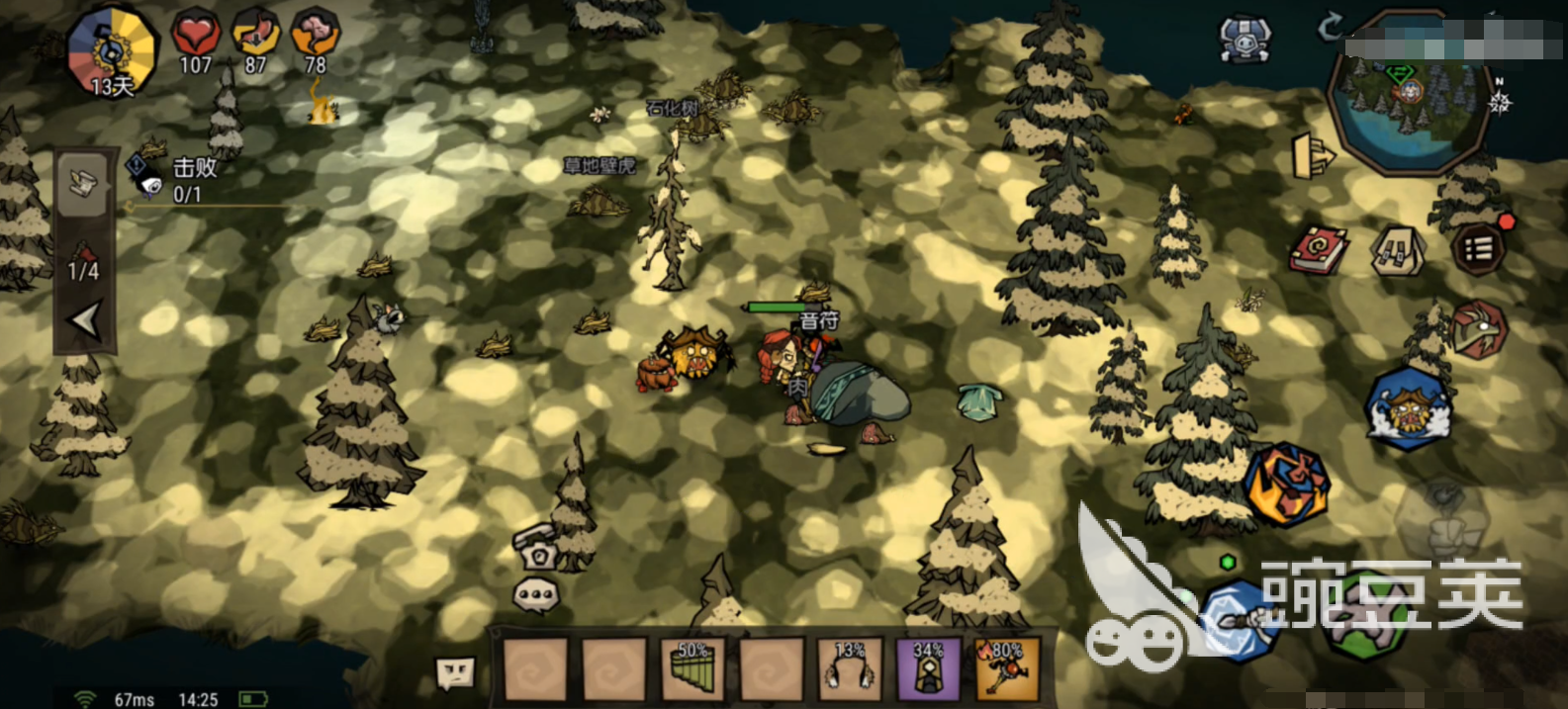Open the chat speech bubble

[x=536, y=595]
